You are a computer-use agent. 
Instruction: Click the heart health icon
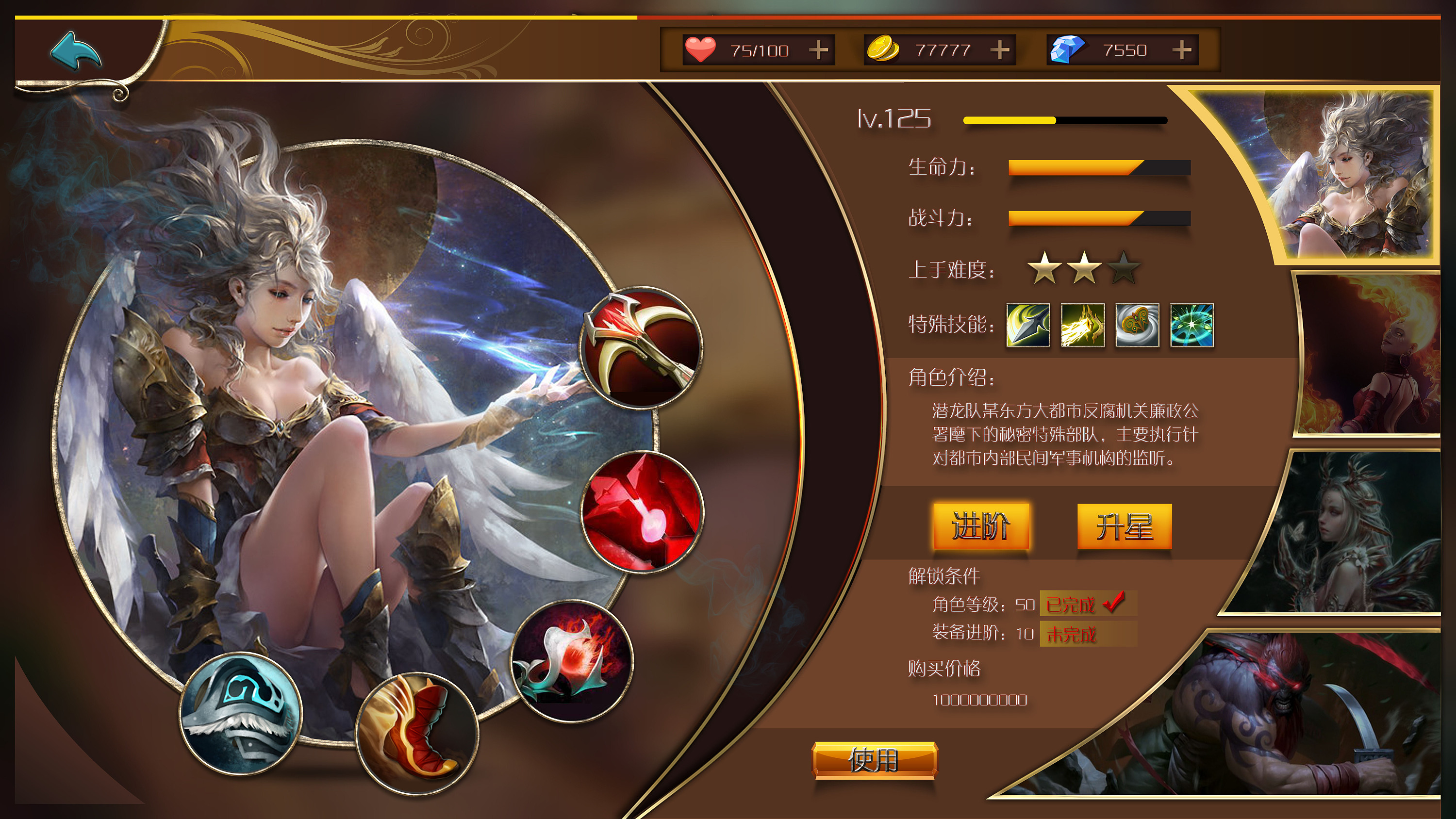[700, 49]
